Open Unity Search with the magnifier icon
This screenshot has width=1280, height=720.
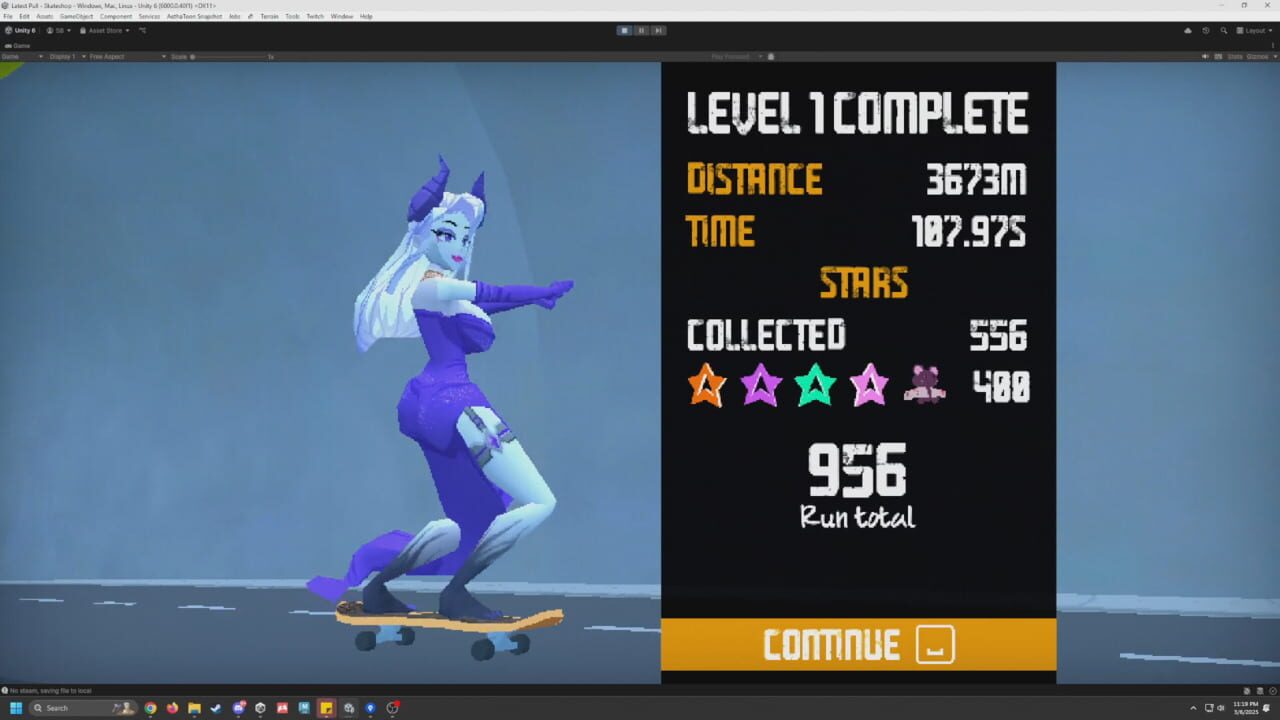pos(1224,30)
